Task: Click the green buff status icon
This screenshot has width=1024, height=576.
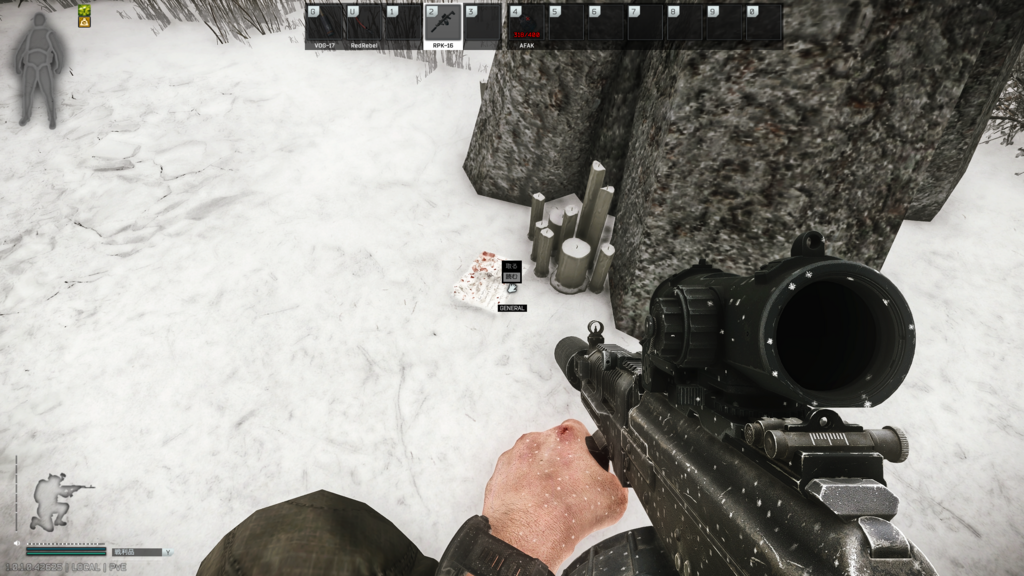Action: pyautogui.click(x=85, y=10)
